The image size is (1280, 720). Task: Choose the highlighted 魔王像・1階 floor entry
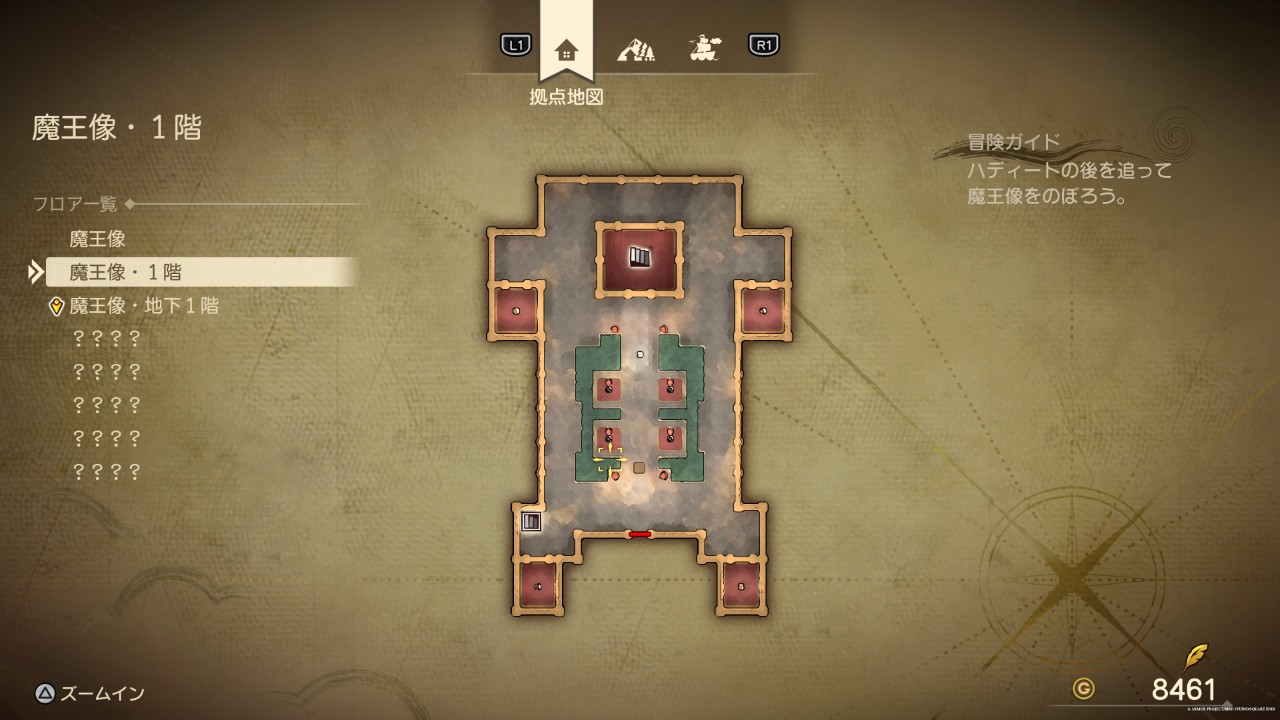pyautogui.click(x=125, y=272)
